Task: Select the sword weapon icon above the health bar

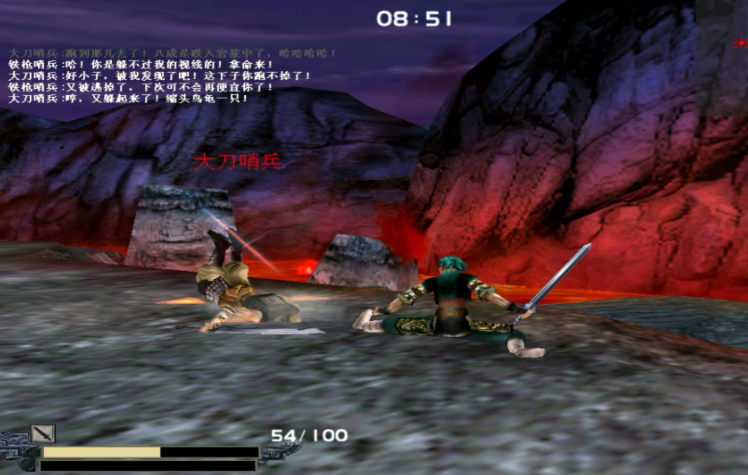Action: point(43,433)
